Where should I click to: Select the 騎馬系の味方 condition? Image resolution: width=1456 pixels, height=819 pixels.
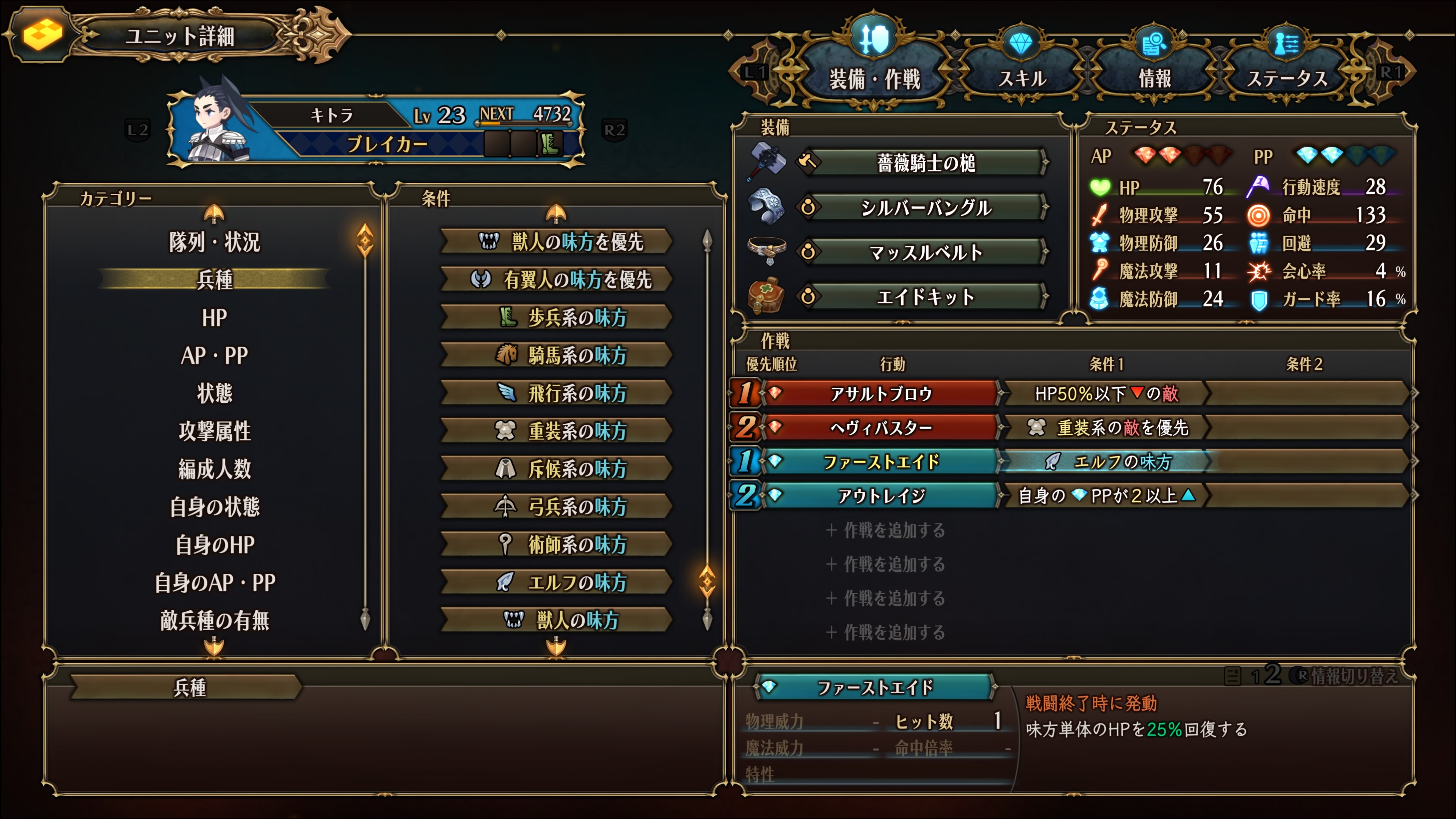[x=557, y=356]
